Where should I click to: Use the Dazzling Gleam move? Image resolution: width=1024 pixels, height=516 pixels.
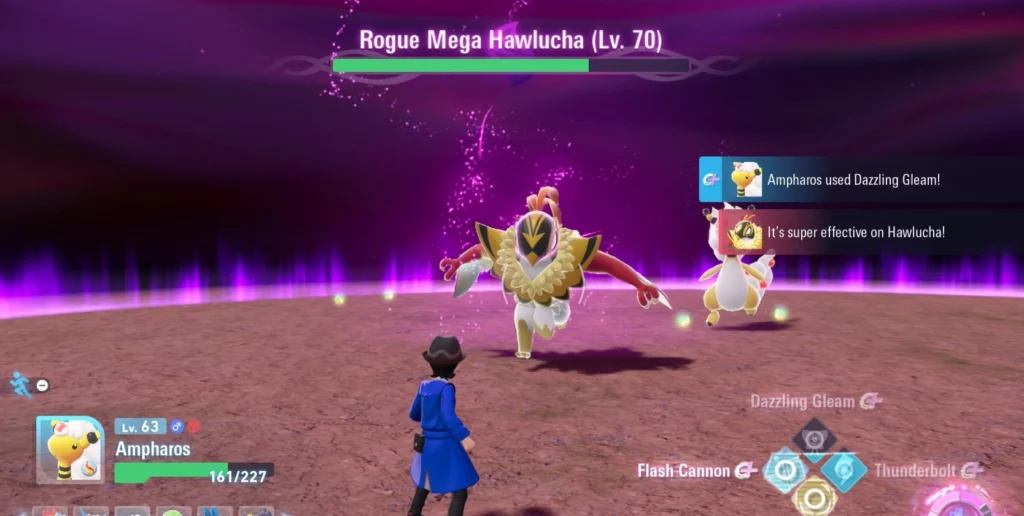pyautogui.click(x=814, y=440)
